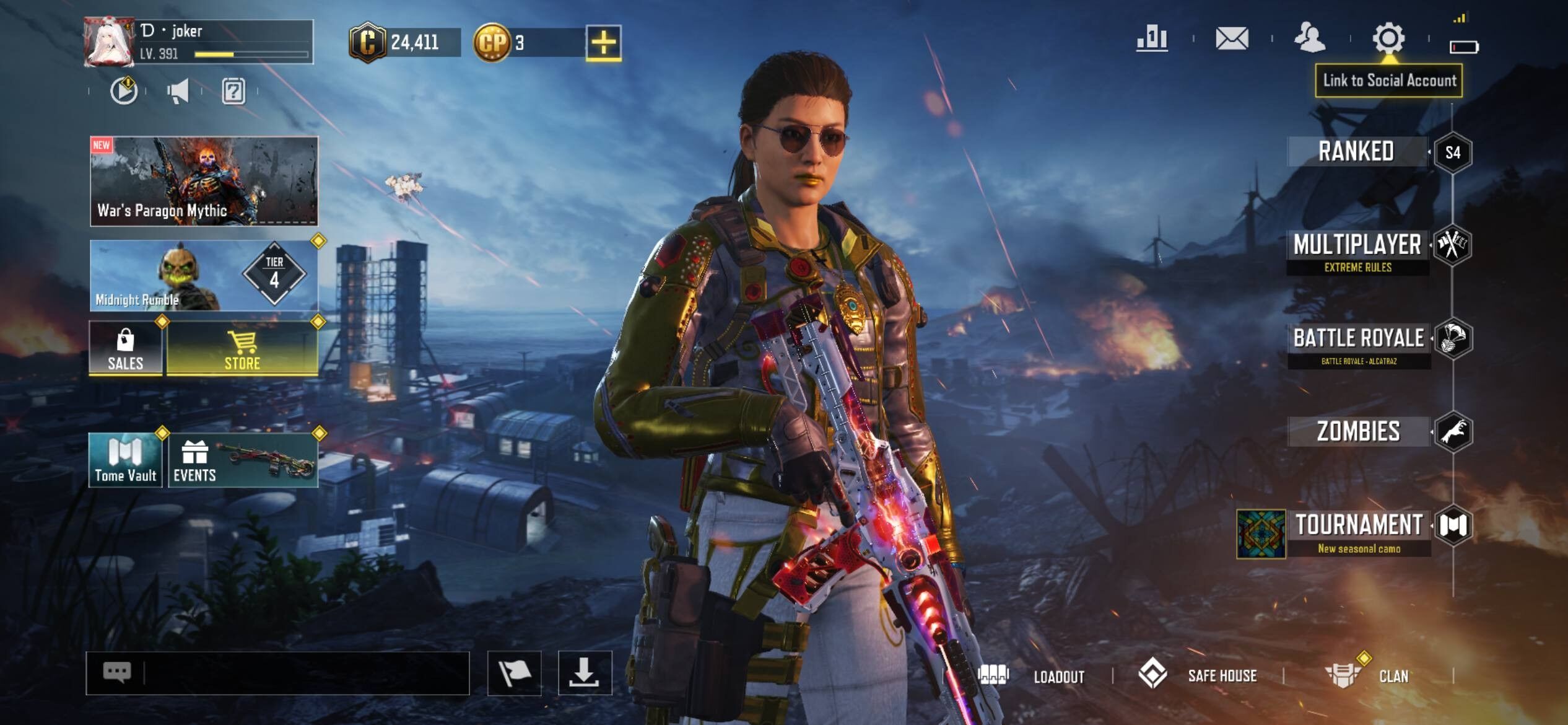Click the chat input box
1568x725 pixels.
(303, 673)
